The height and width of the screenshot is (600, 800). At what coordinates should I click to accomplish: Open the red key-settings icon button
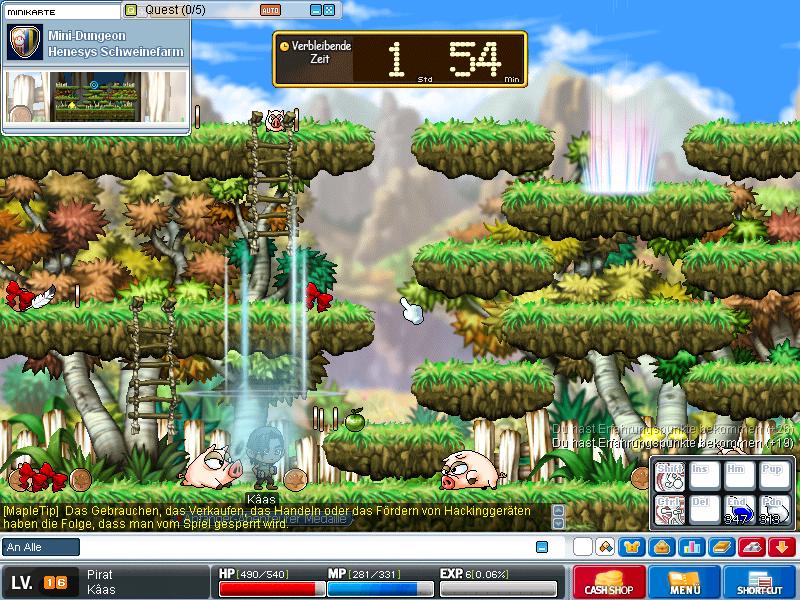[751, 547]
